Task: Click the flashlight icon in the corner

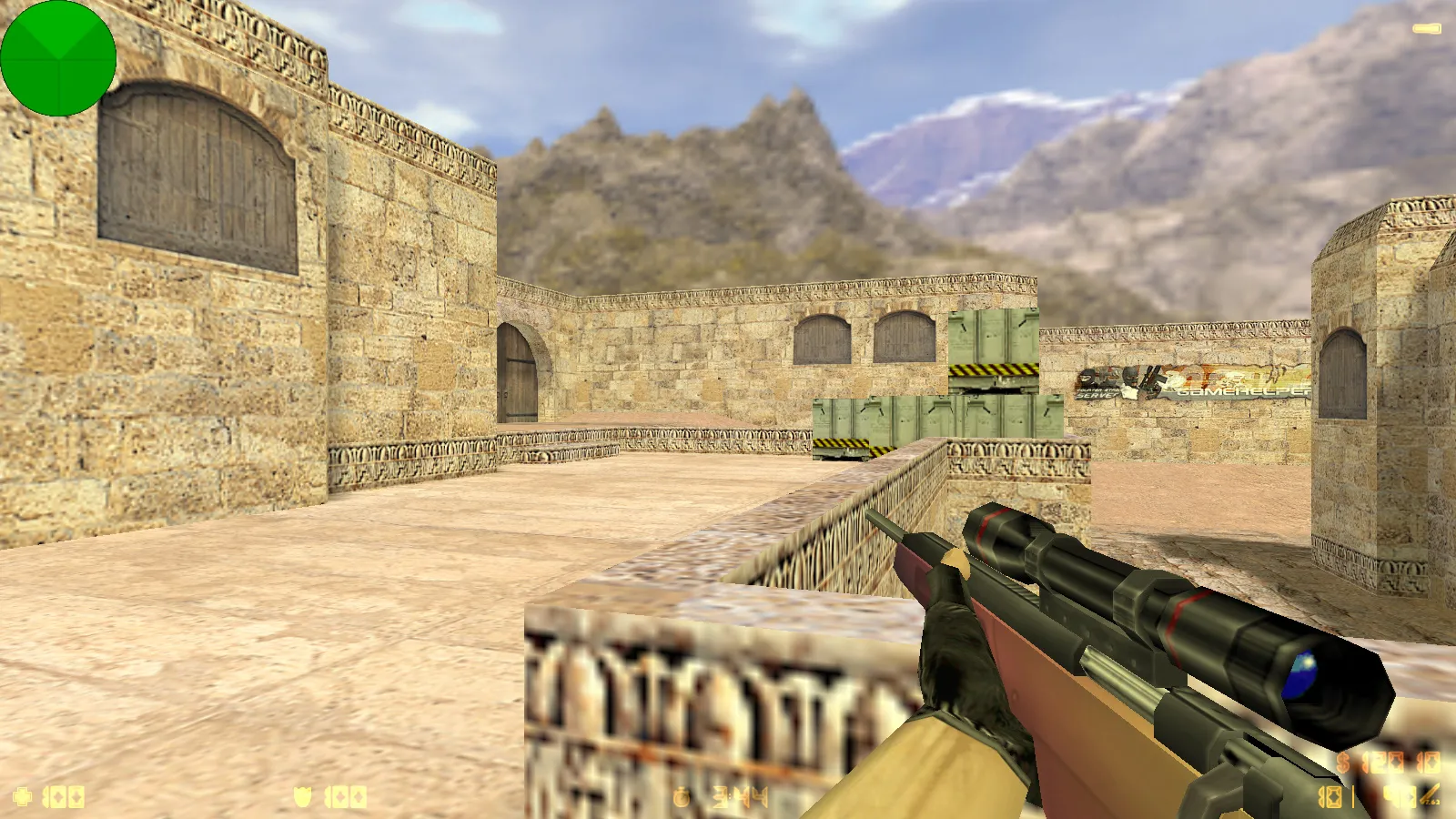Action: click(1426, 29)
